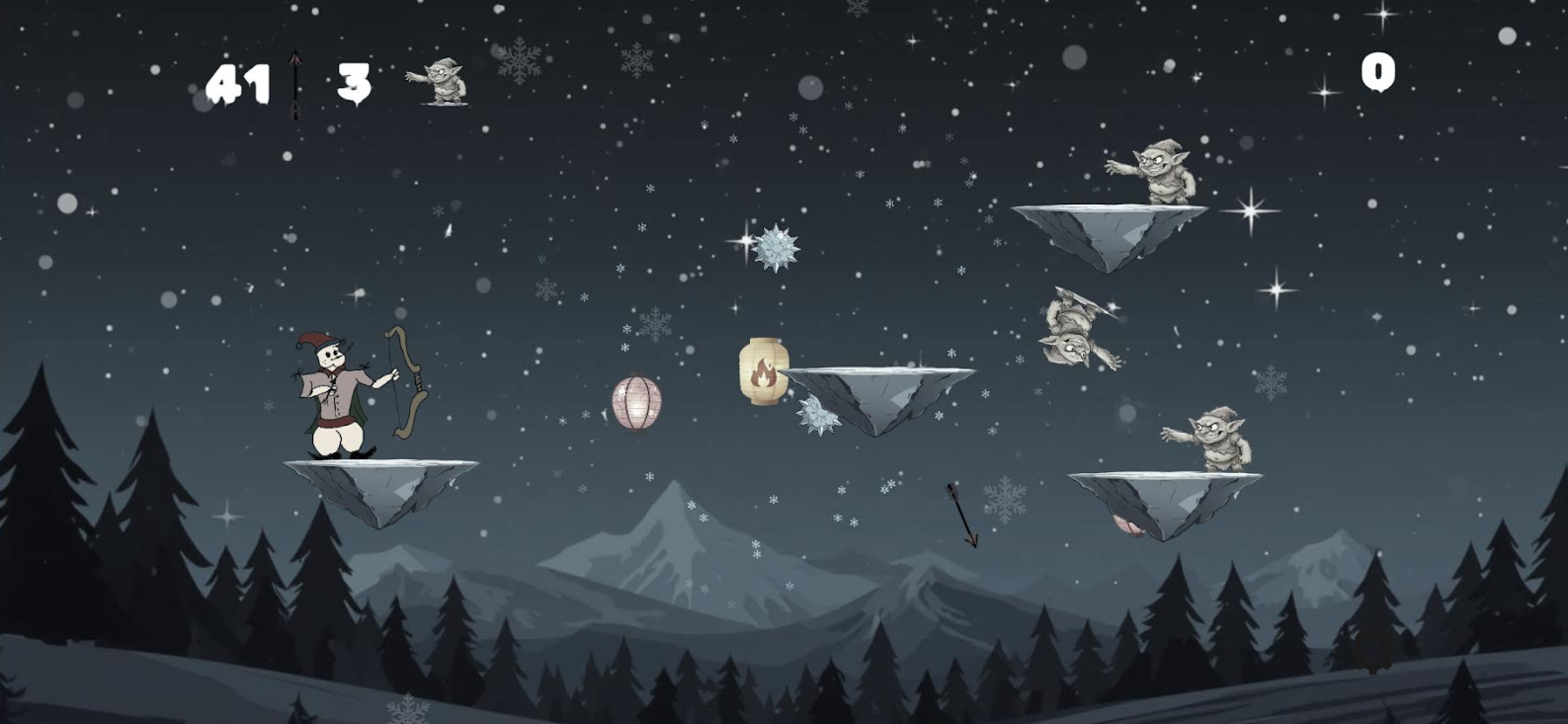The image size is (1568, 724).
Task: Click the pink paper lantern
Action: [637, 404]
